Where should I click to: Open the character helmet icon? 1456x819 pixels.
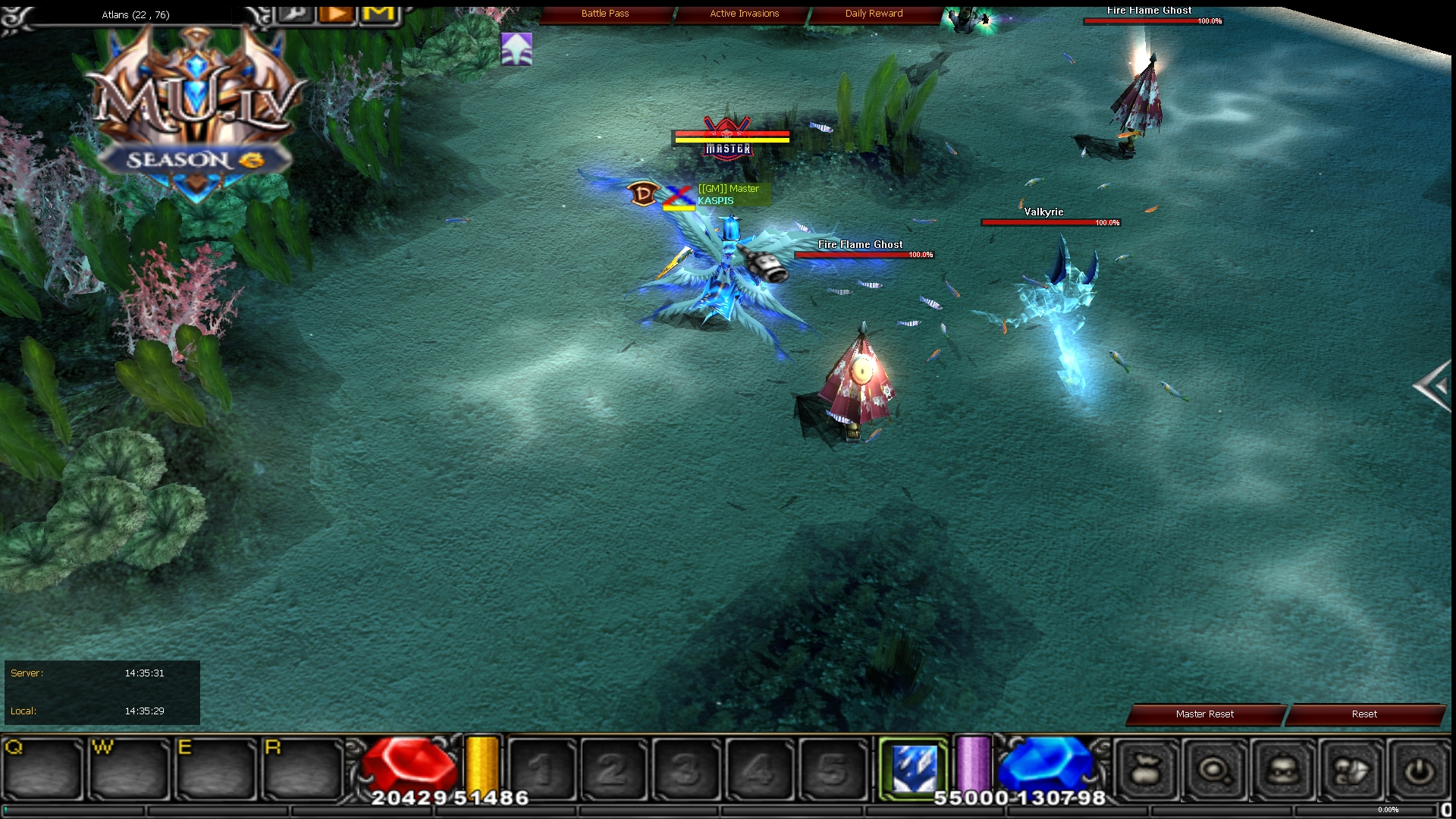1283,771
